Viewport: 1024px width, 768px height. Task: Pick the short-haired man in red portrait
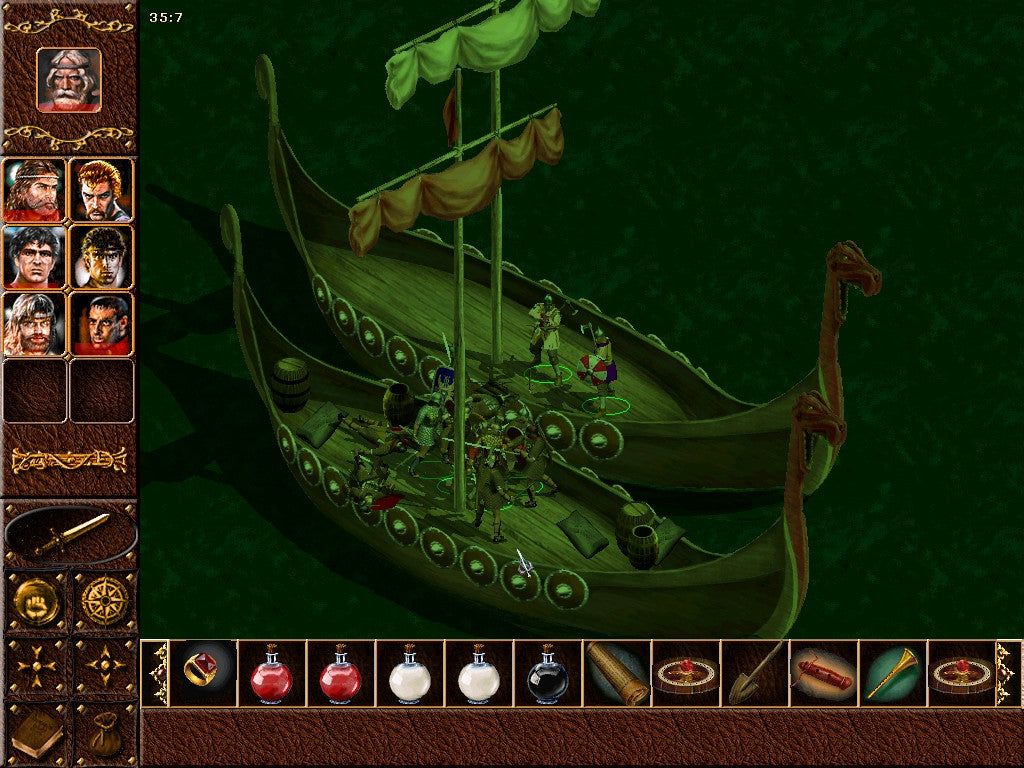pos(102,324)
